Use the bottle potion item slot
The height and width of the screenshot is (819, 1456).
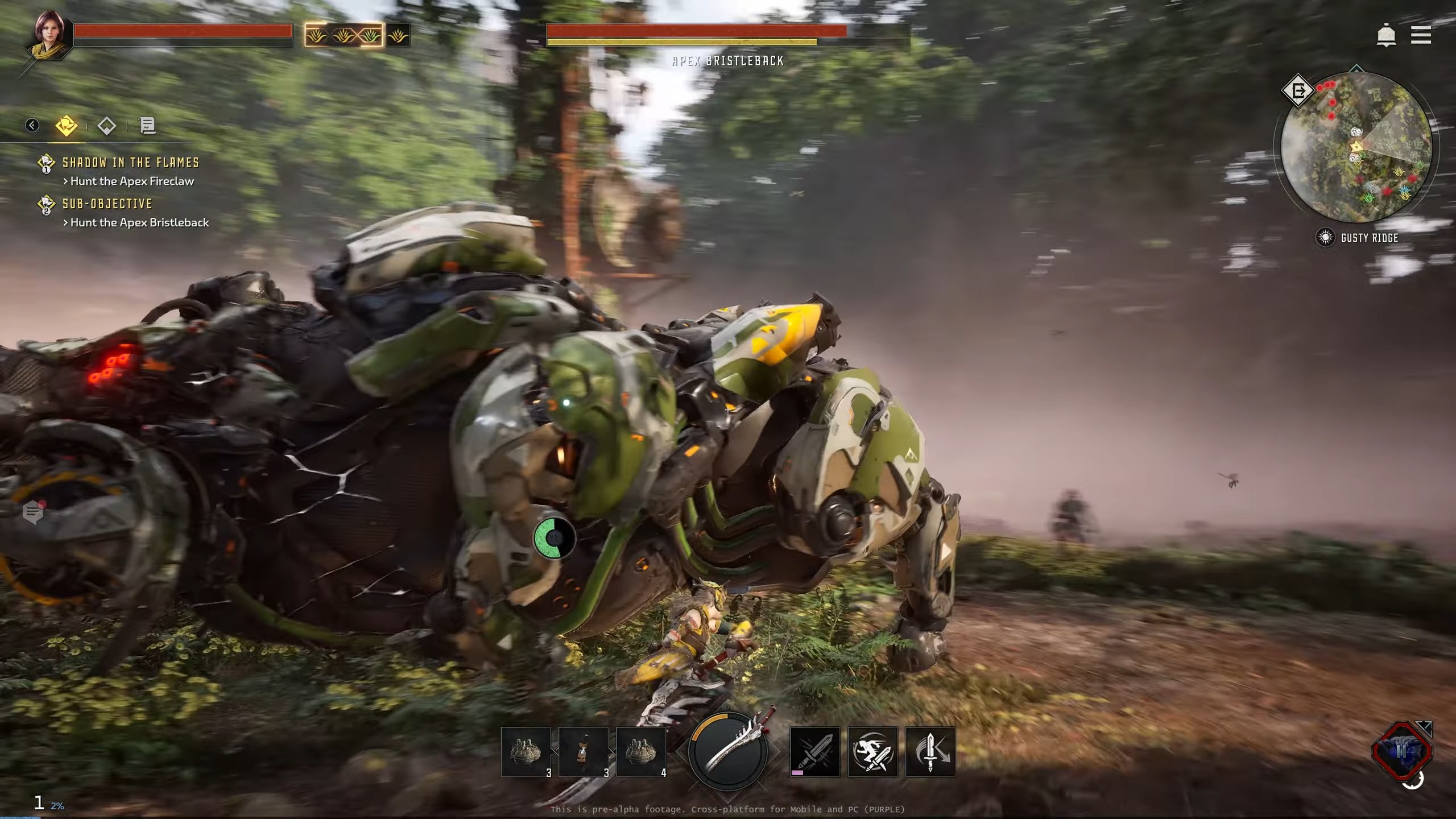click(x=583, y=751)
